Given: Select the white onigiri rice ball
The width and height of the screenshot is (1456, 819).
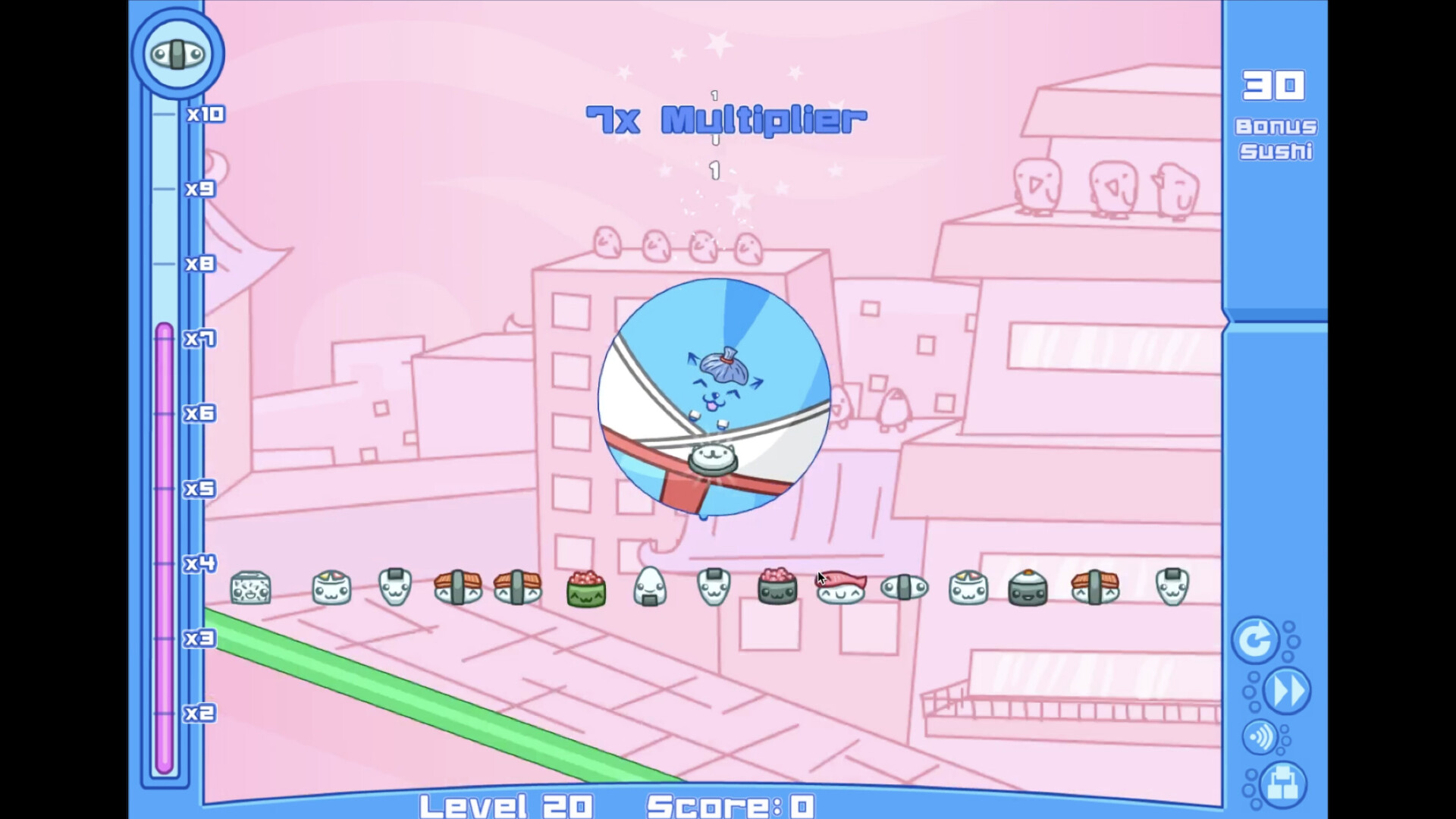Looking at the screenshot, I should point(651,586).
